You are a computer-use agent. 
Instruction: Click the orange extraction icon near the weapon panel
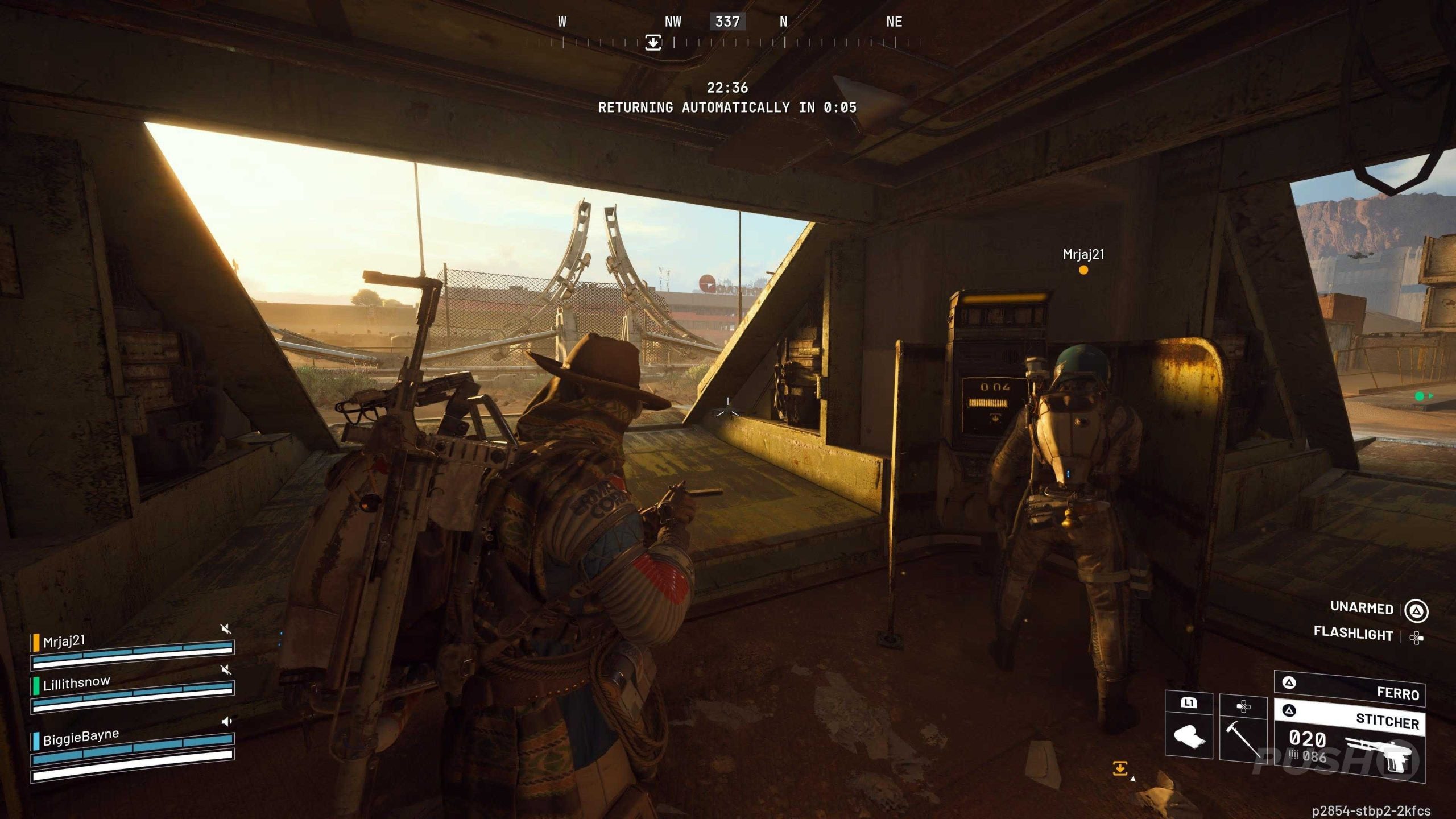coord(1120,769)
